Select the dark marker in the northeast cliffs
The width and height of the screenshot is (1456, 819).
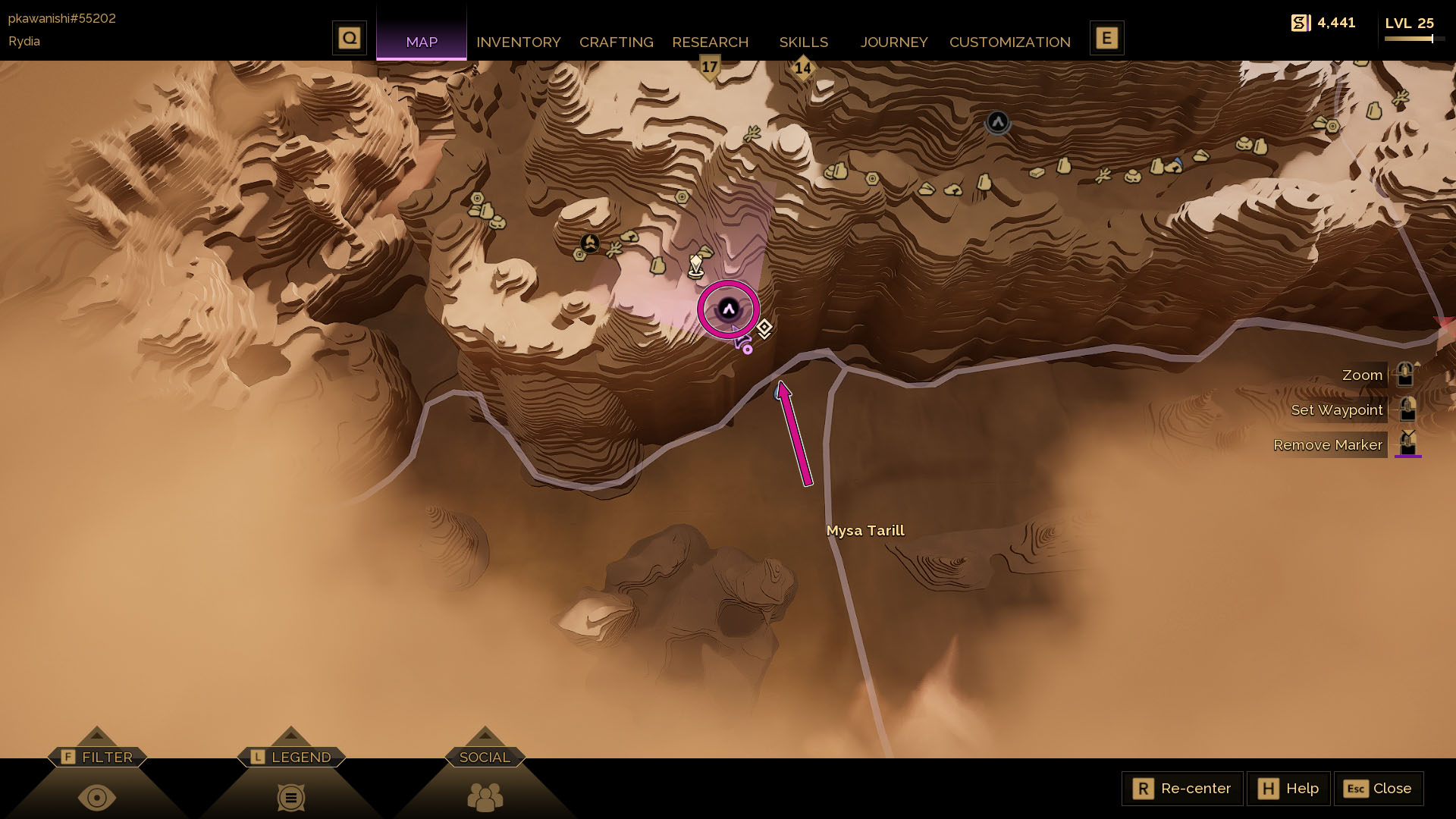[997, 121]
